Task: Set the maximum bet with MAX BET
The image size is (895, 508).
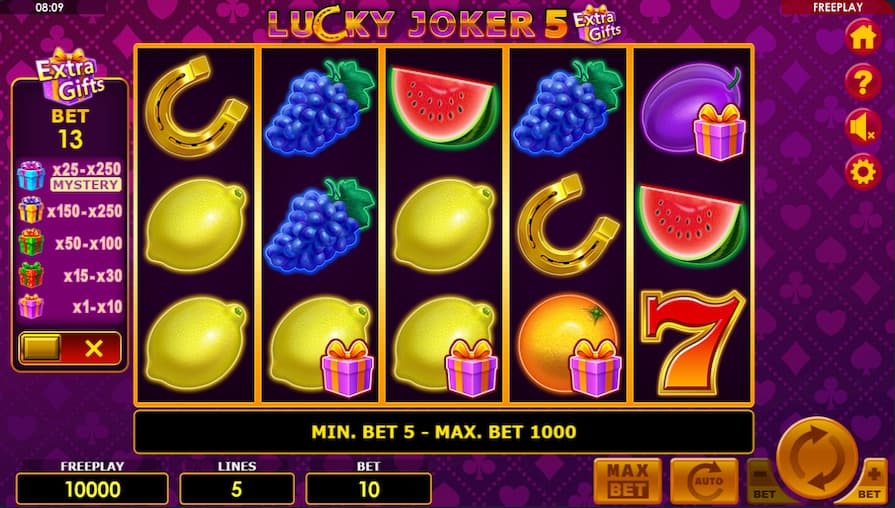Action: pos(627,481)
